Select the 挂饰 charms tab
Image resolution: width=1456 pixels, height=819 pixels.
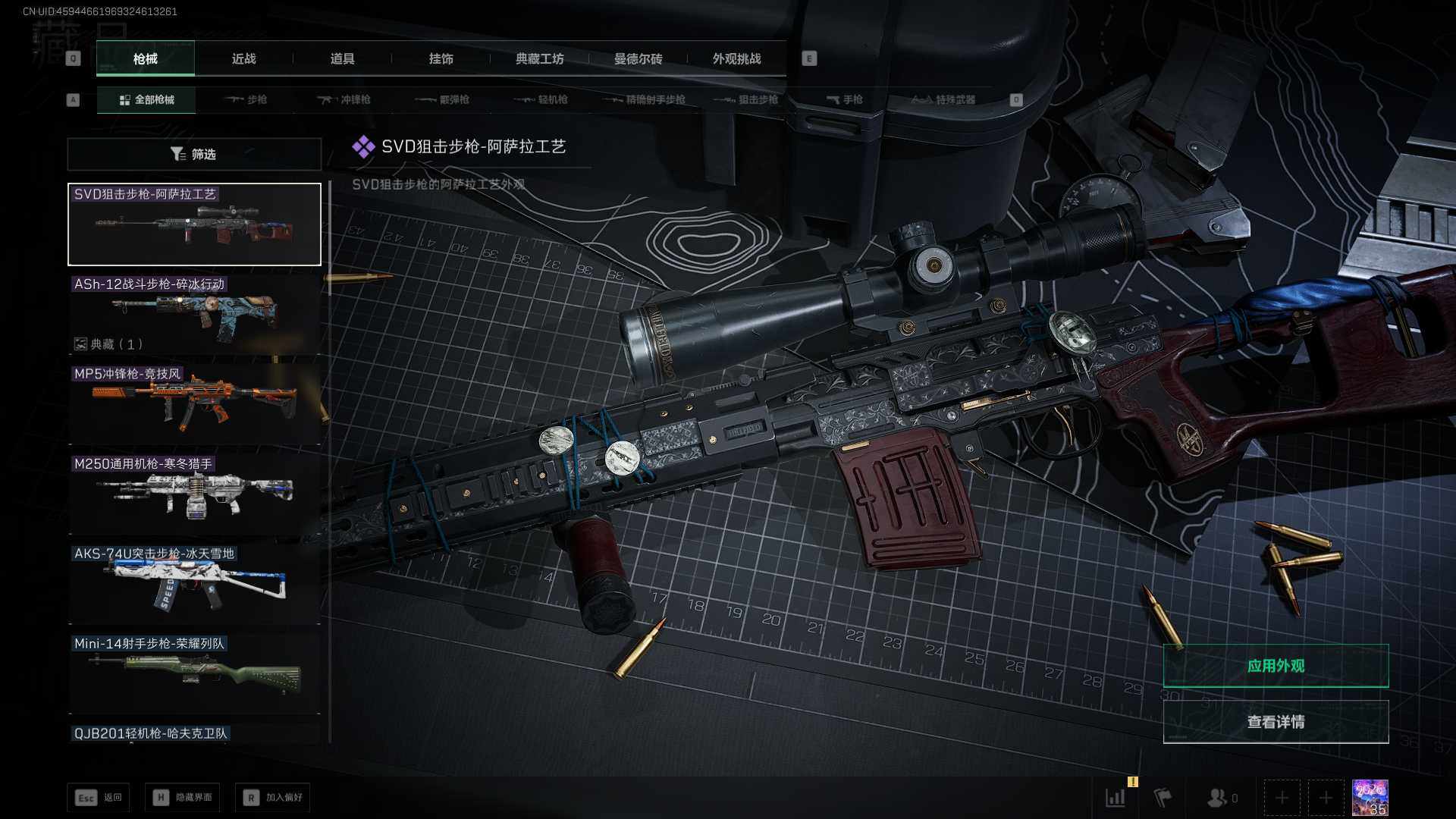coord(441,59)
